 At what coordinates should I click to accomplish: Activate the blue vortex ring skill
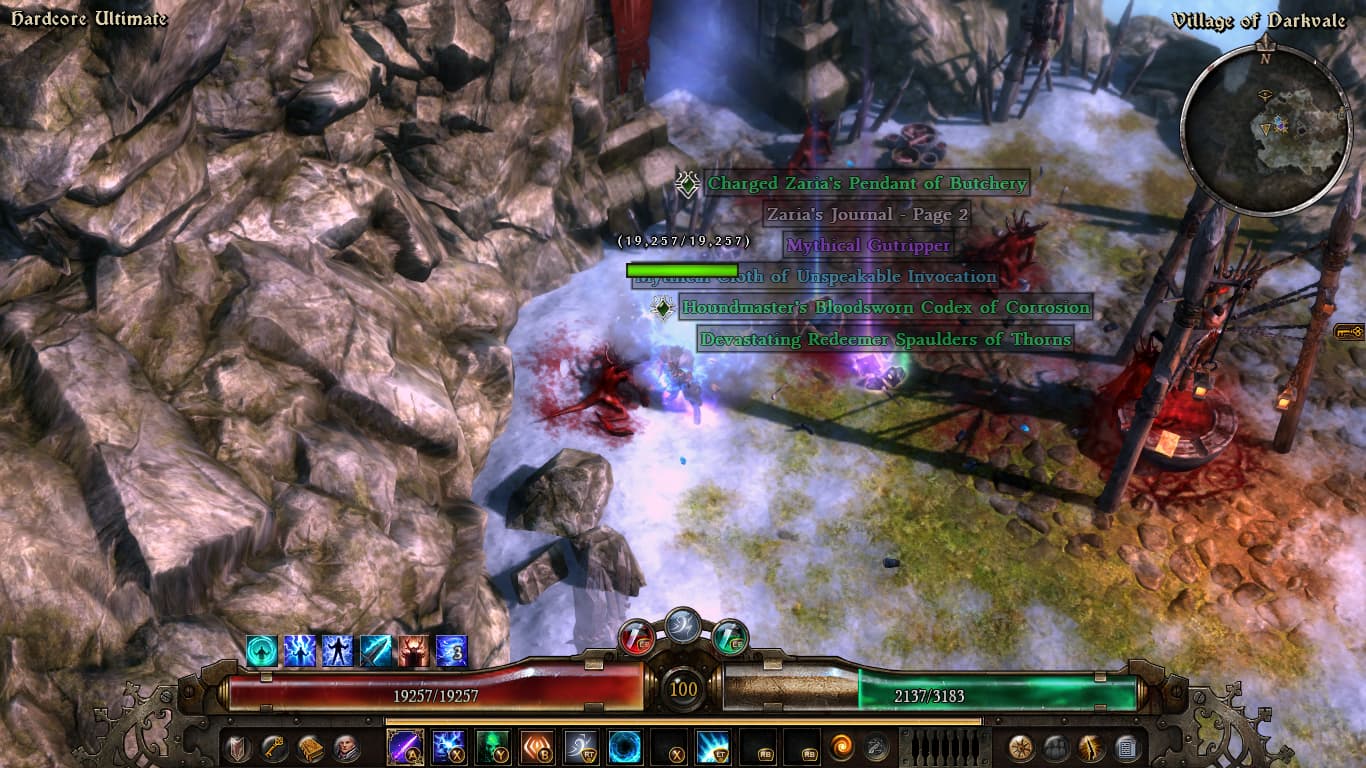pyautogui.click(x=625, y=747)
